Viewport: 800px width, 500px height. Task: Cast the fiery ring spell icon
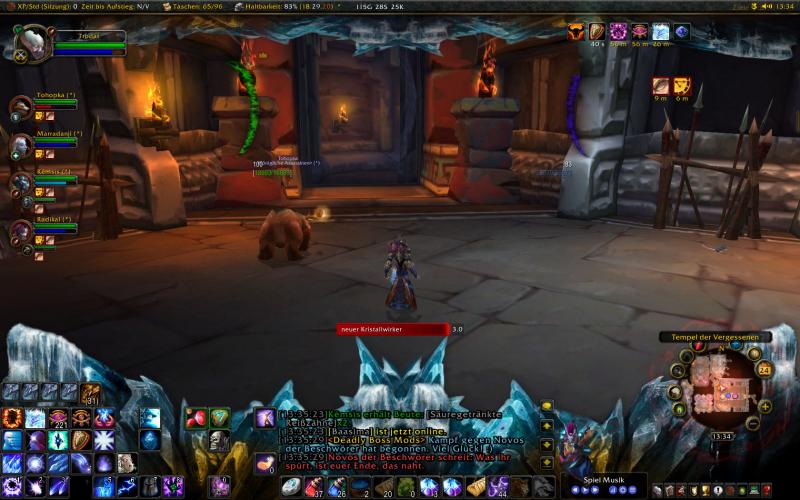13,417
